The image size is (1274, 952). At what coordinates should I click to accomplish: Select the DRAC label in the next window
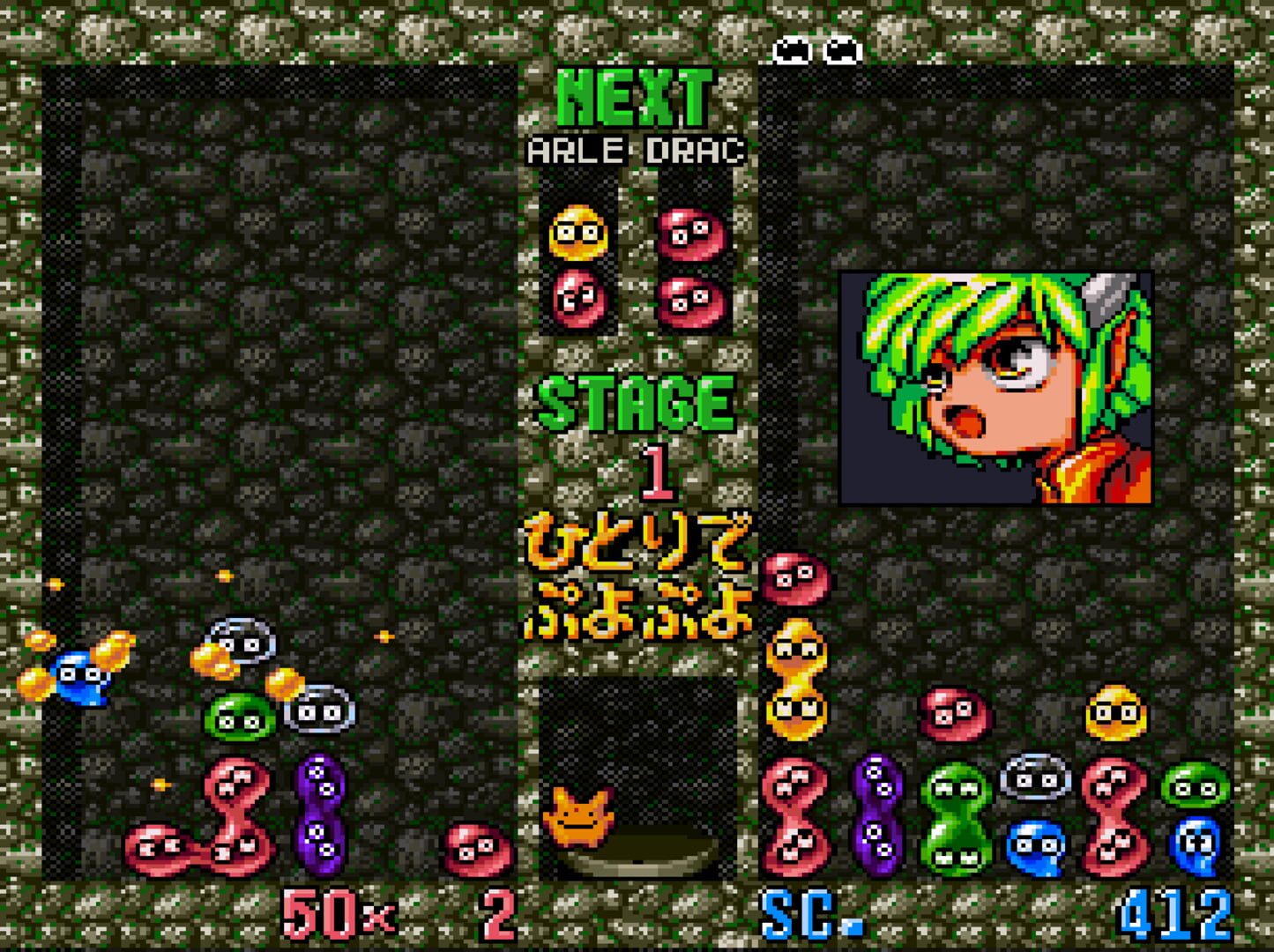point(696,150)
